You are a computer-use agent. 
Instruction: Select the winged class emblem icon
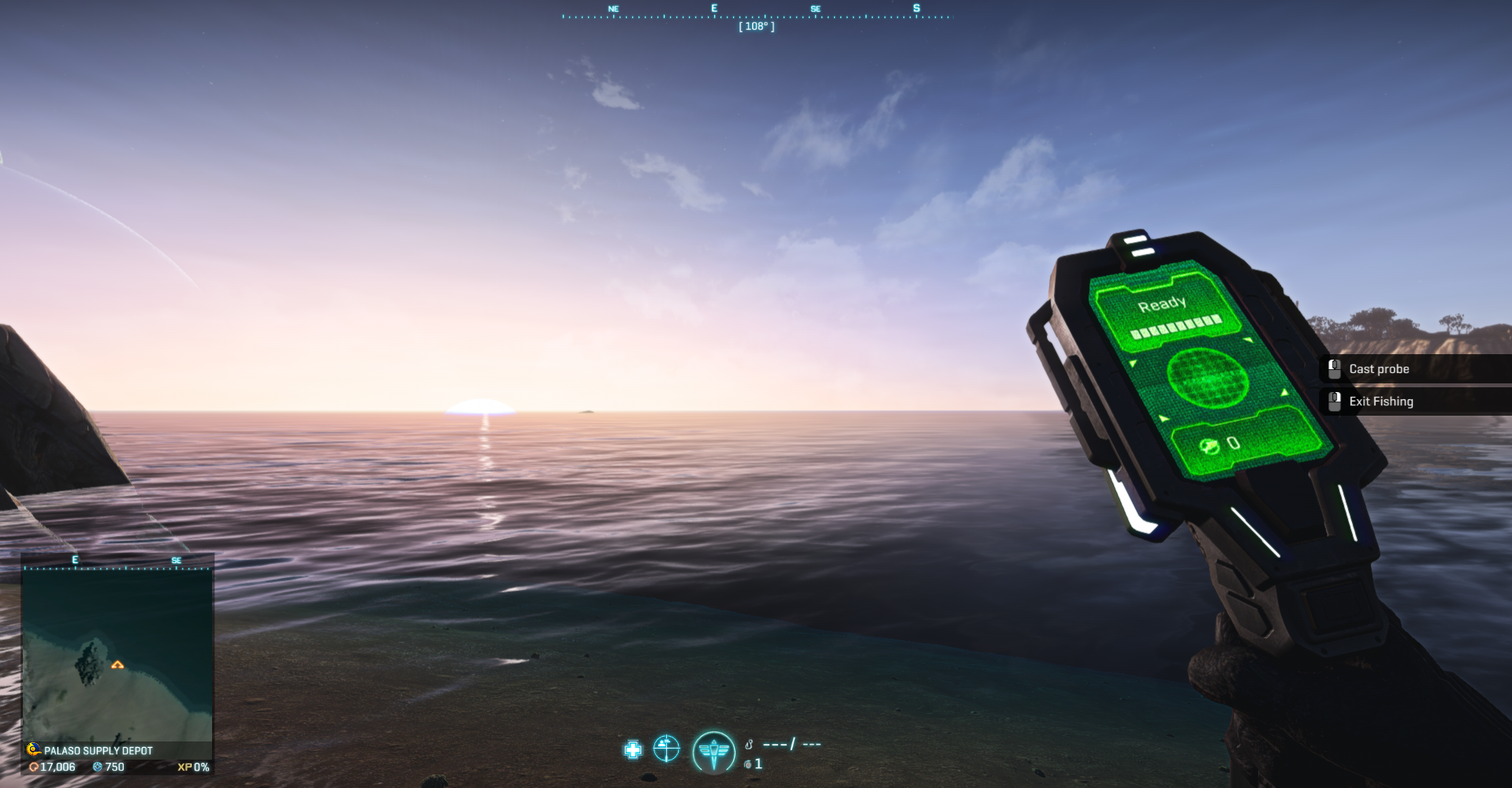[713, 751]
